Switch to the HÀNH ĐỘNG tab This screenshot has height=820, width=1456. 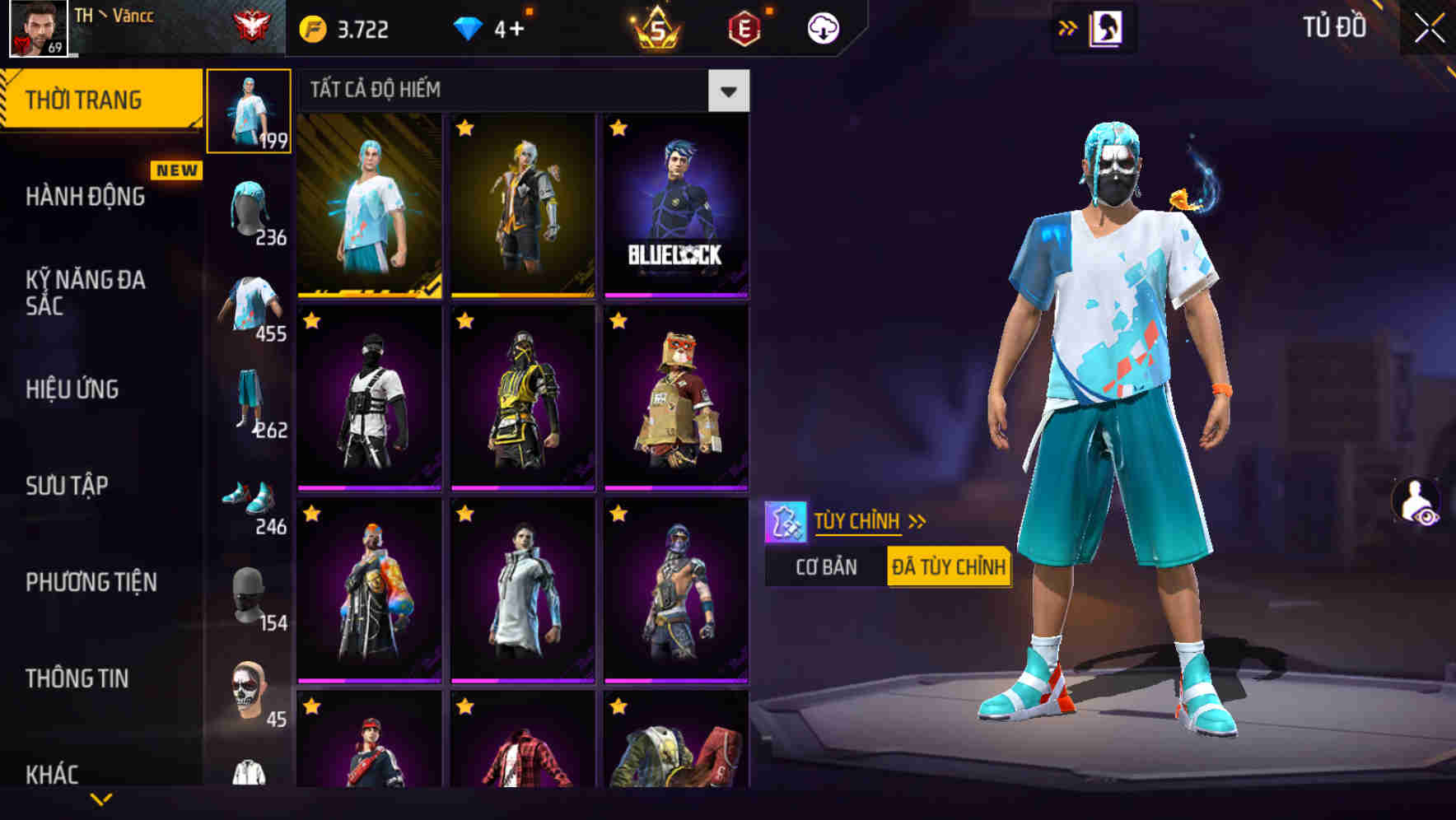[86, 198]
